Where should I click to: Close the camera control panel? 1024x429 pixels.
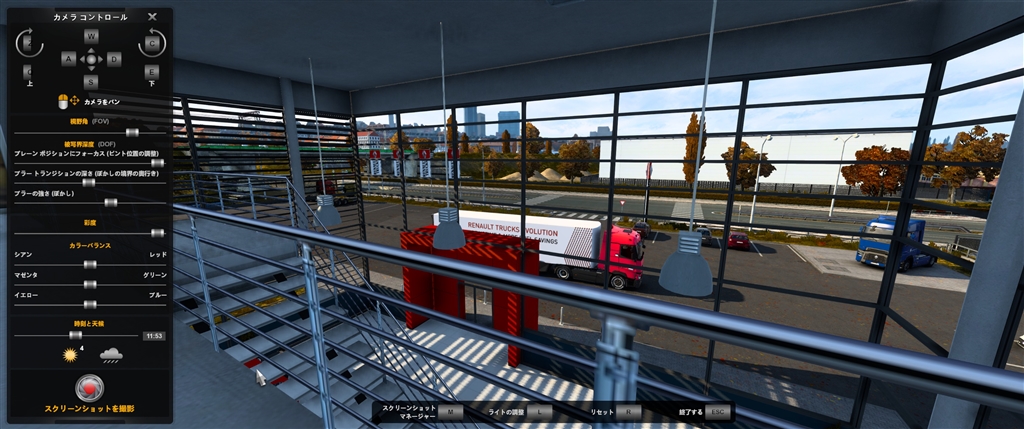[x=152, y=17]
